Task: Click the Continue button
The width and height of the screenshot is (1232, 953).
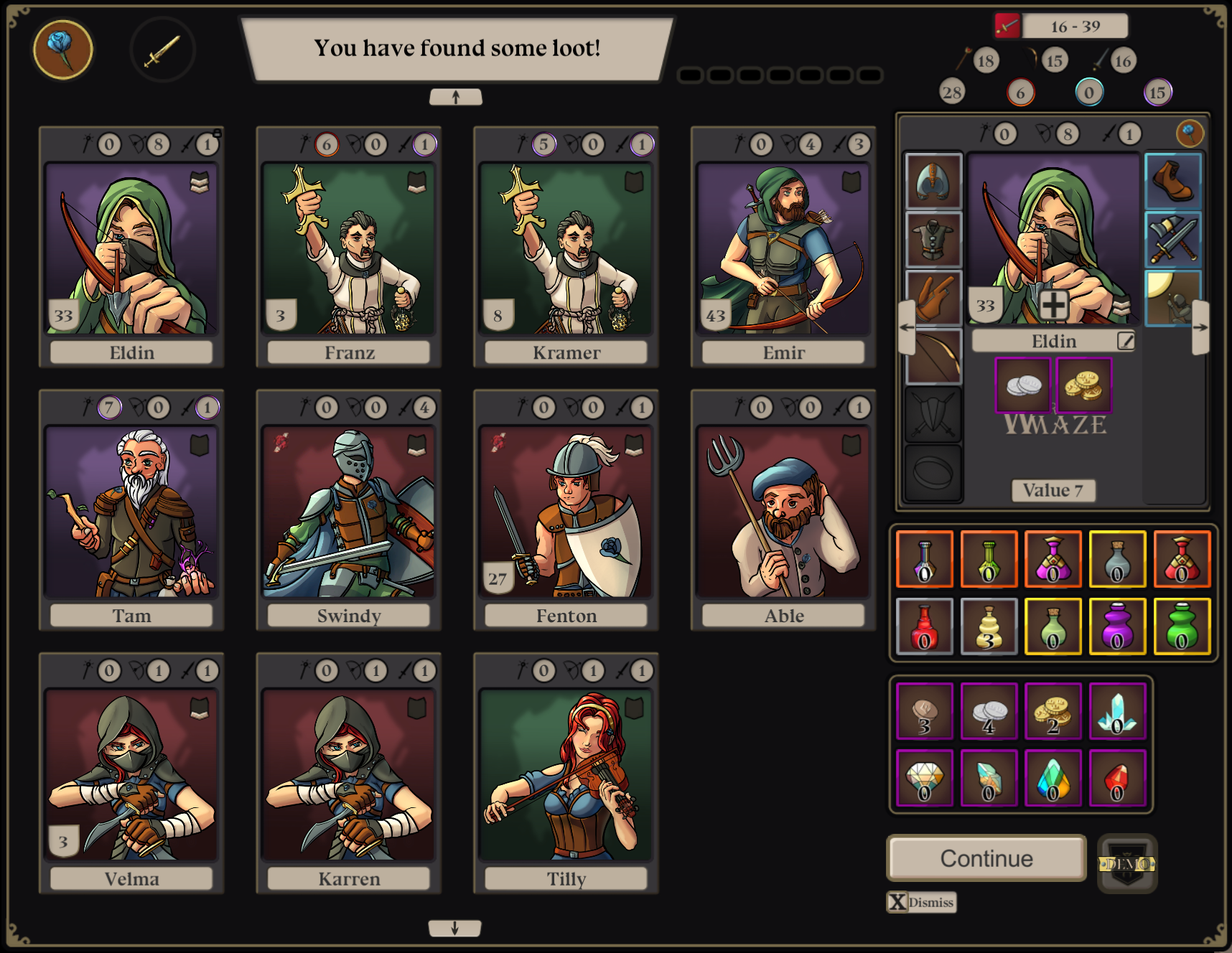Action: coord(986,858)
